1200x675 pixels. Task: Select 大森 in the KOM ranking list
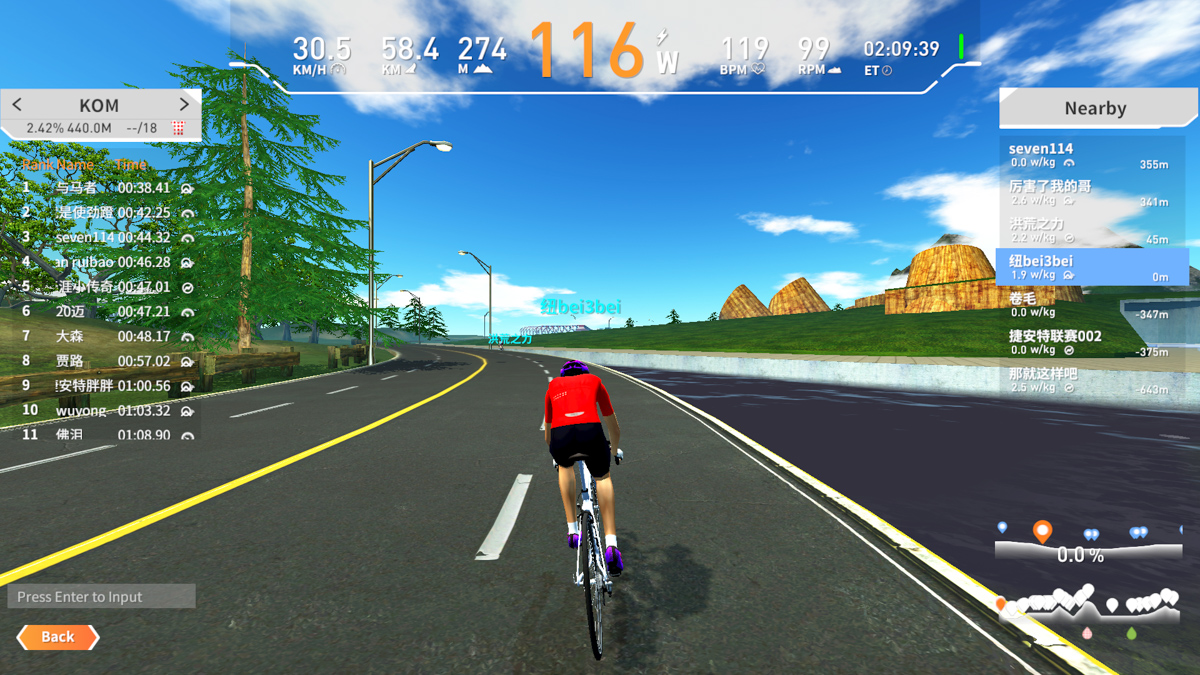tap(100, 337)
